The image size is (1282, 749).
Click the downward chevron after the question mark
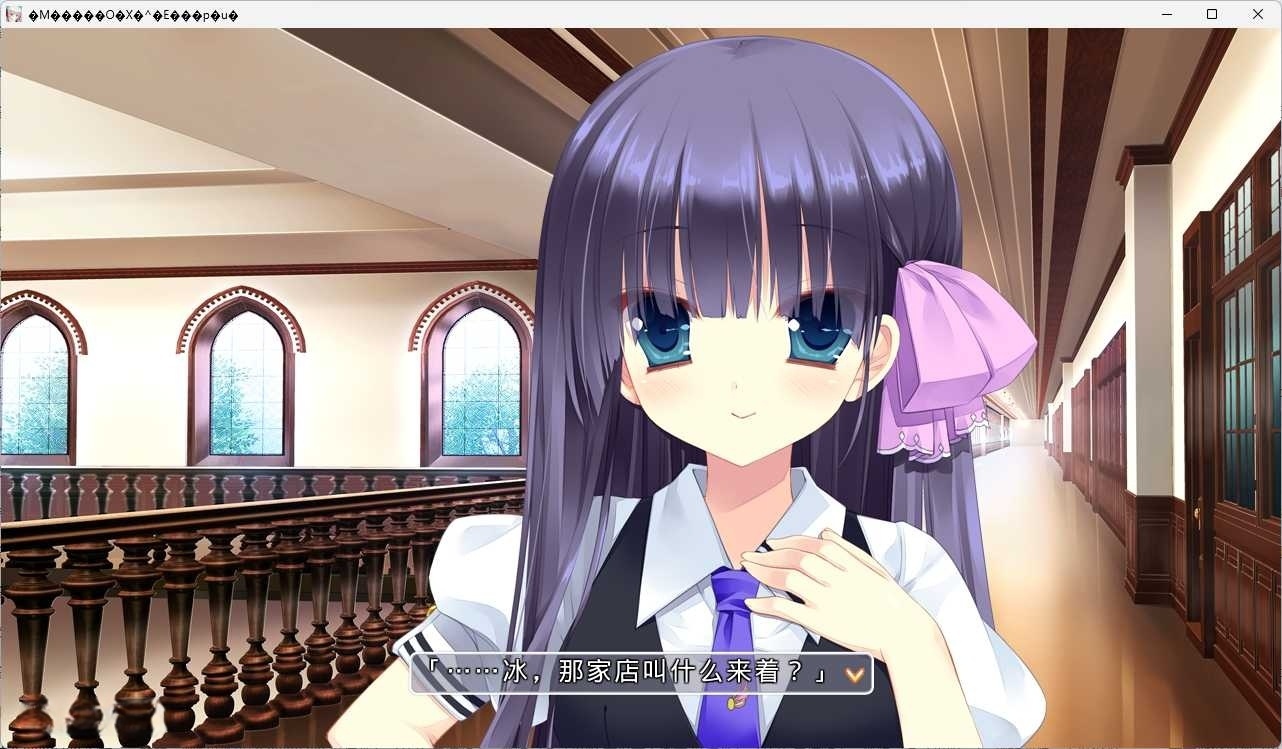pyautogui.click(x=851, y=675)
